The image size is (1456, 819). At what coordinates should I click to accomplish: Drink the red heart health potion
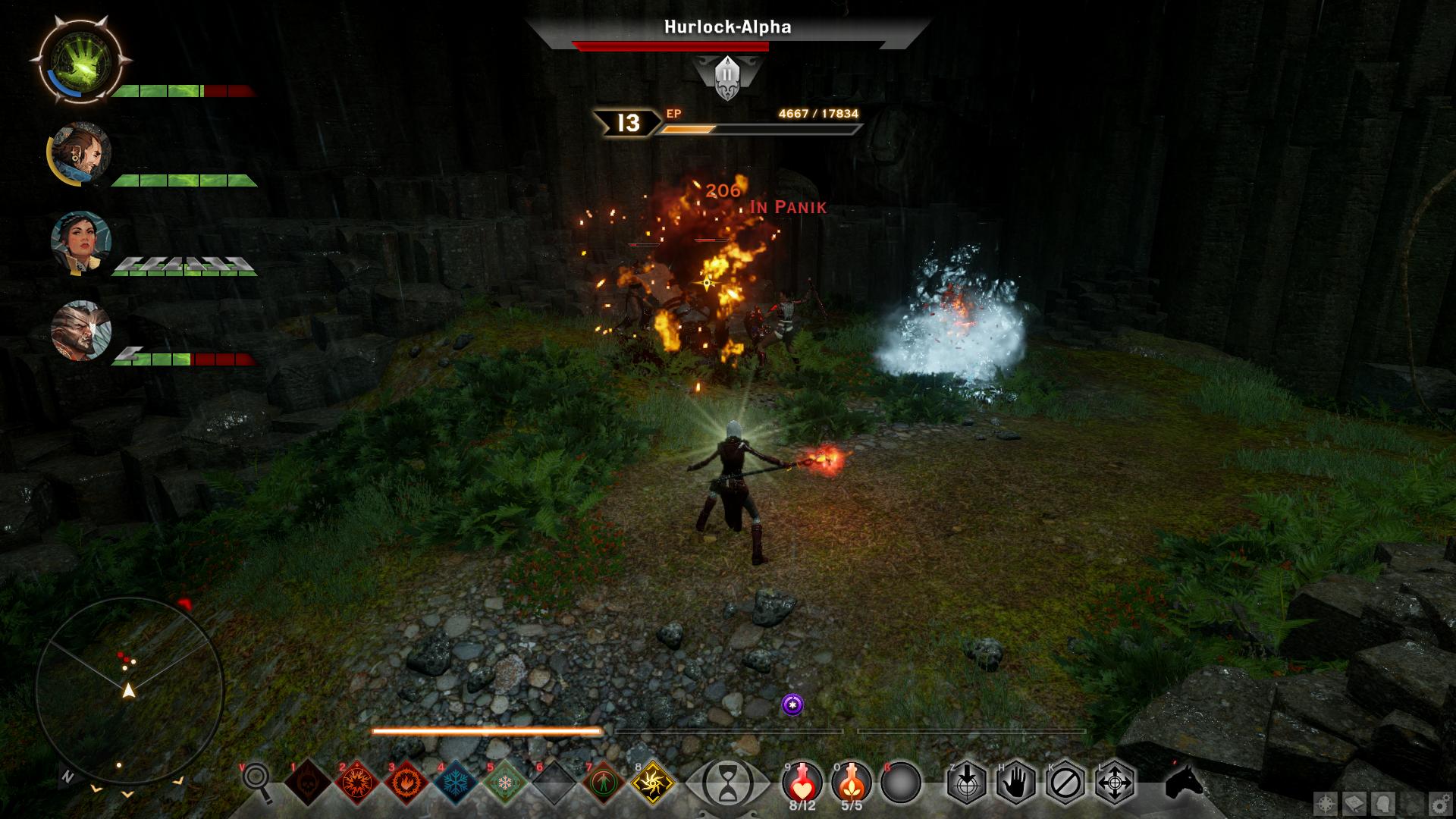point(802,781)
